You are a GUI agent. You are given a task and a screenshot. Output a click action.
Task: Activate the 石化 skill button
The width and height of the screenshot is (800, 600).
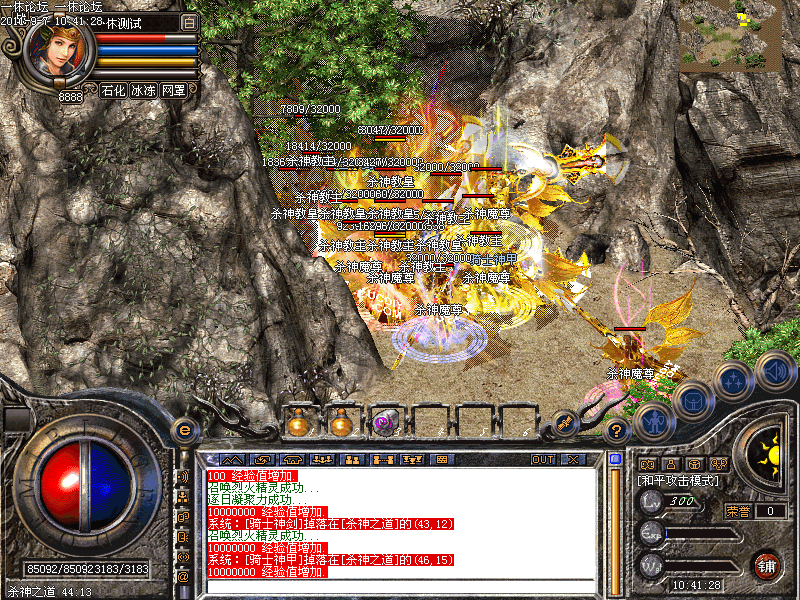[113, 90]
